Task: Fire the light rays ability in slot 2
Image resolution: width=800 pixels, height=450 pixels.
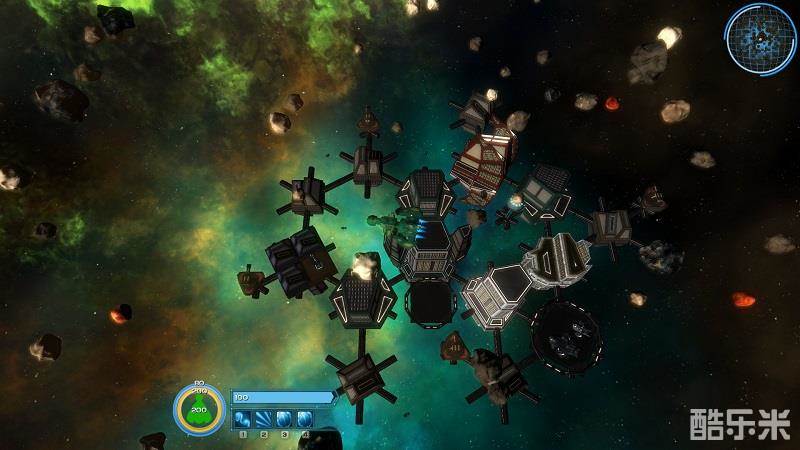Action: click(x=264, y=419)
